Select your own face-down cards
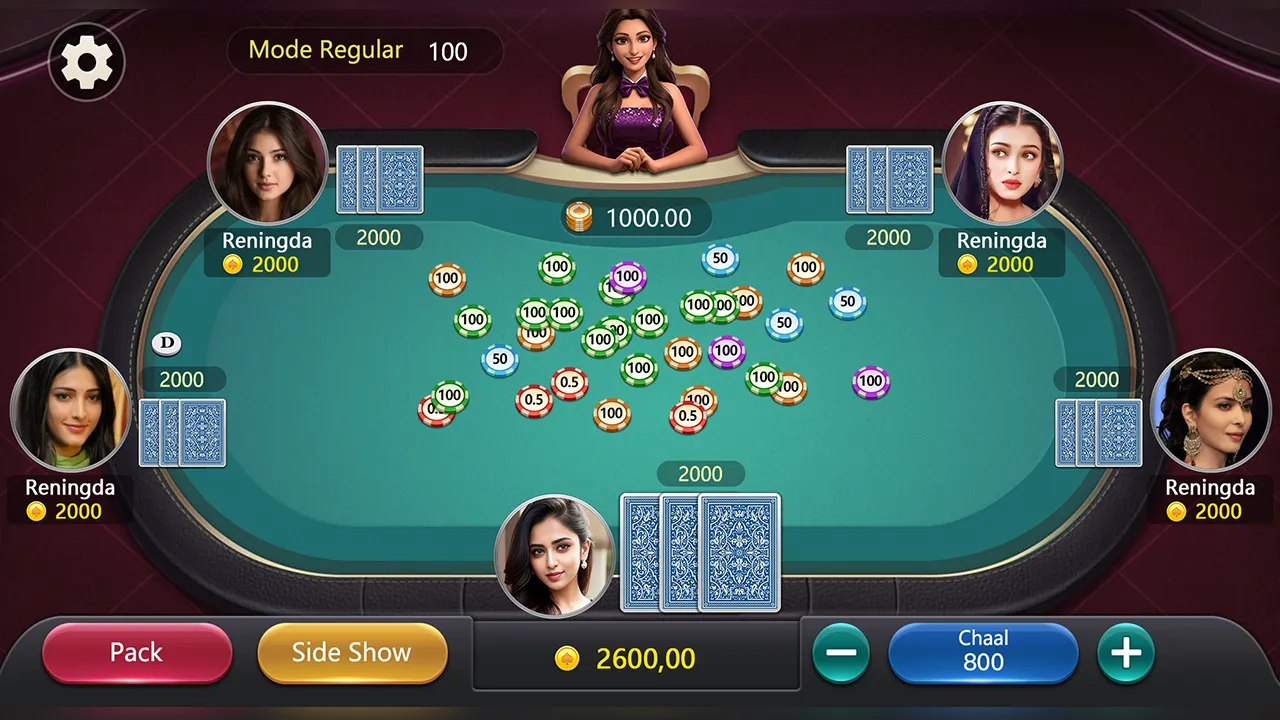The width and height of the screenshot is (1280, 720). click(700, 552)
